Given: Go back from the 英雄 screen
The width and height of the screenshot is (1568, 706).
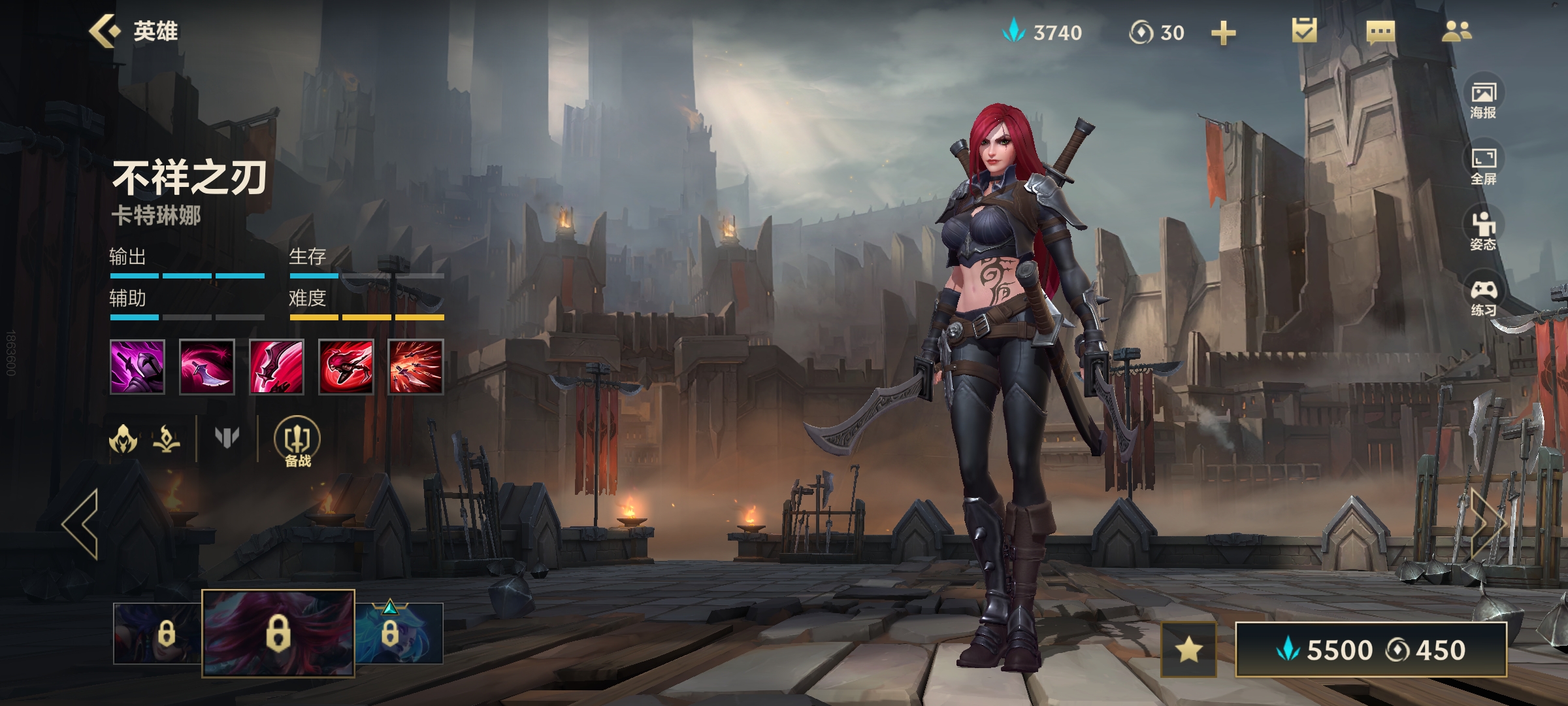Looking at the screenshot, I should click(106, 31).
